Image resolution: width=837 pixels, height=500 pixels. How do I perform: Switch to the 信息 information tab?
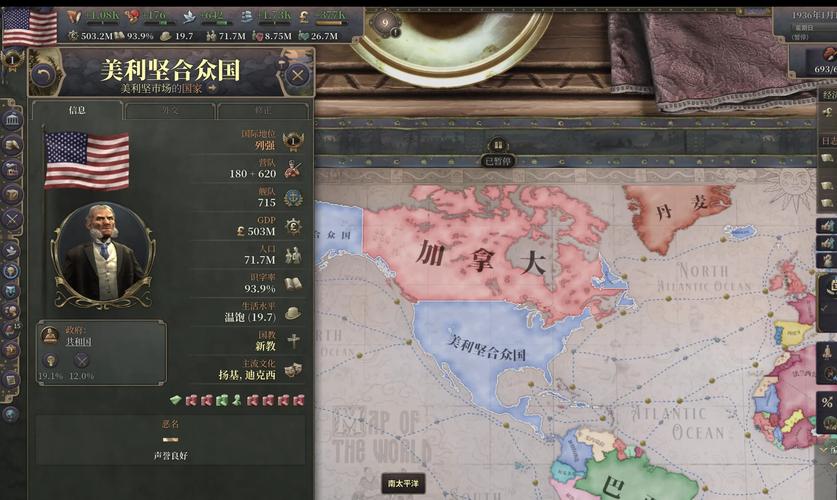click(77, 110)
